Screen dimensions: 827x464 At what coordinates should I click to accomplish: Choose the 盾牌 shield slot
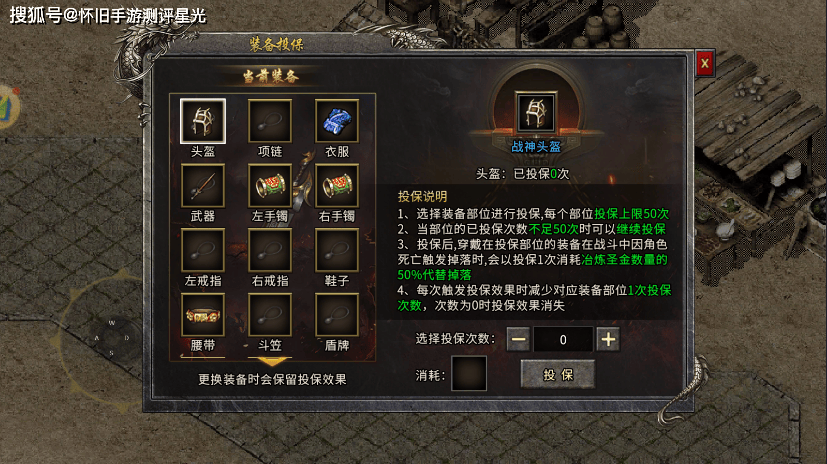pos(337,314)
